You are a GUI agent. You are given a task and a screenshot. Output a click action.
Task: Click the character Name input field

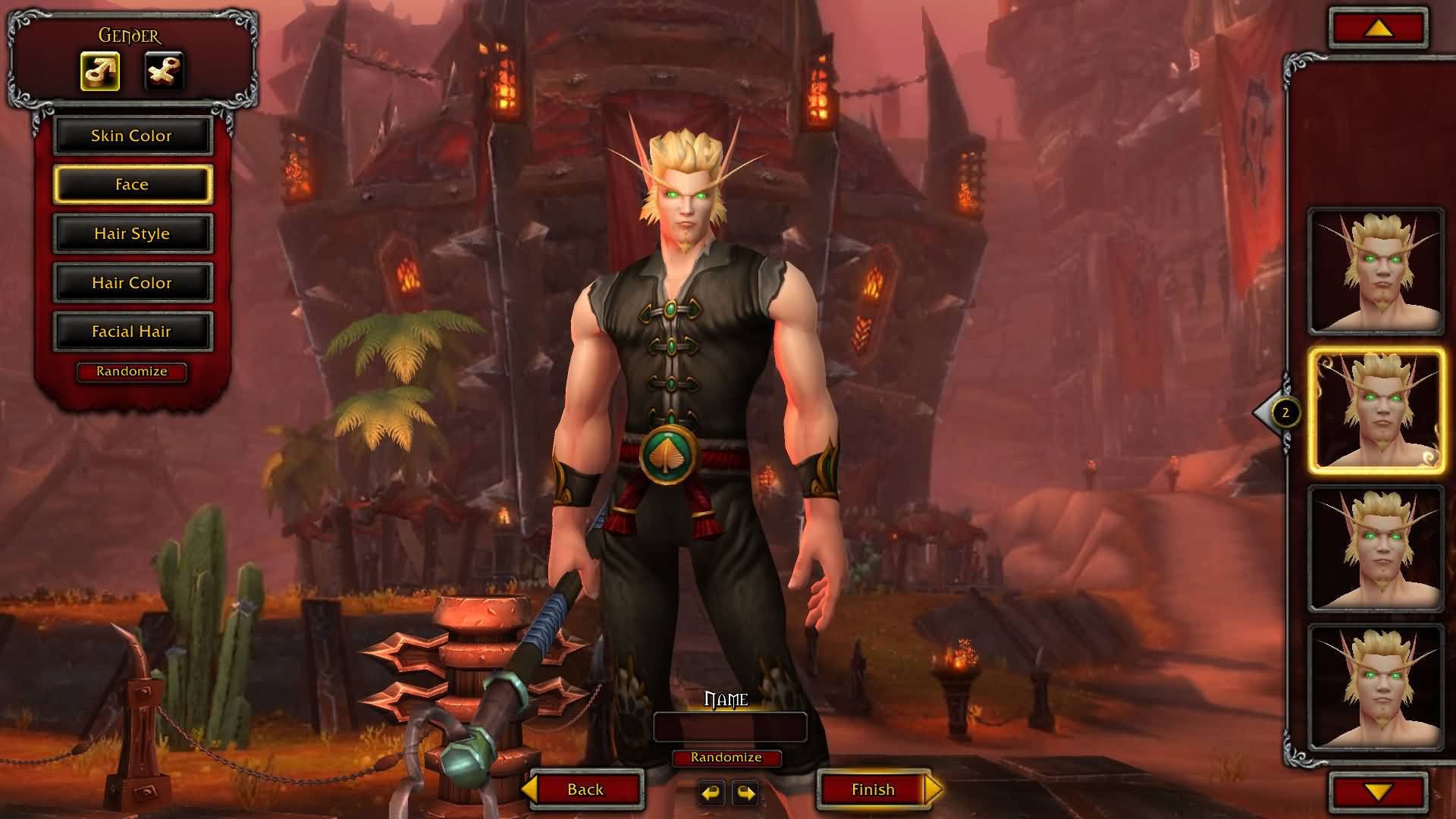pyautogui.click(x=730, y=727)
